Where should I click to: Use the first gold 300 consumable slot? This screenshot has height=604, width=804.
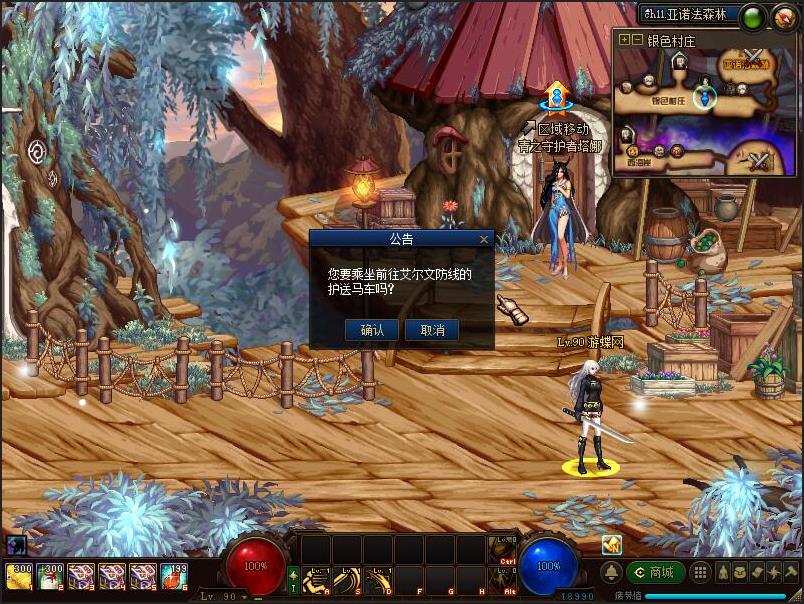click(x=19, y=576)
